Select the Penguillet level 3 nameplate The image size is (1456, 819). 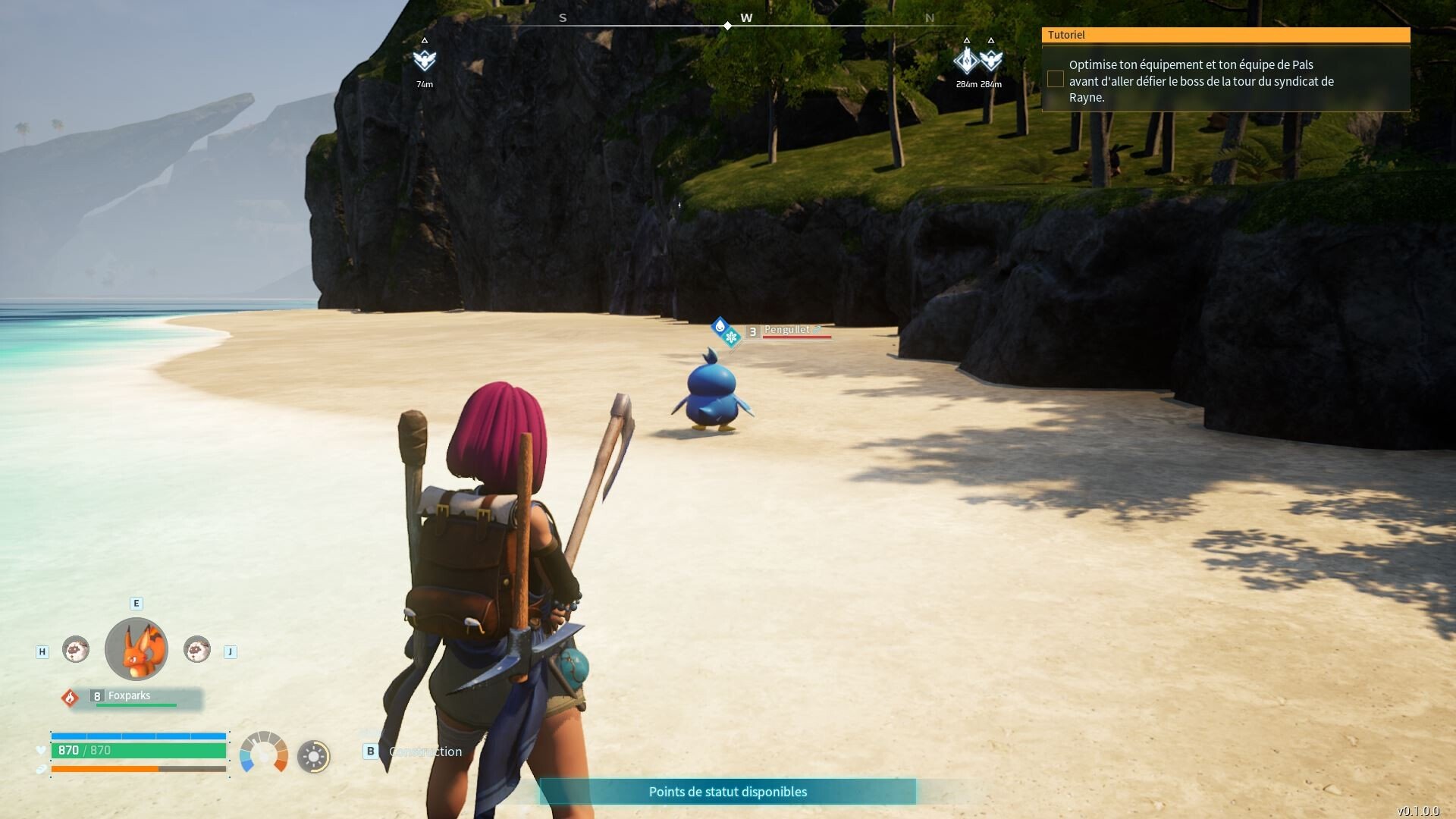787,331
